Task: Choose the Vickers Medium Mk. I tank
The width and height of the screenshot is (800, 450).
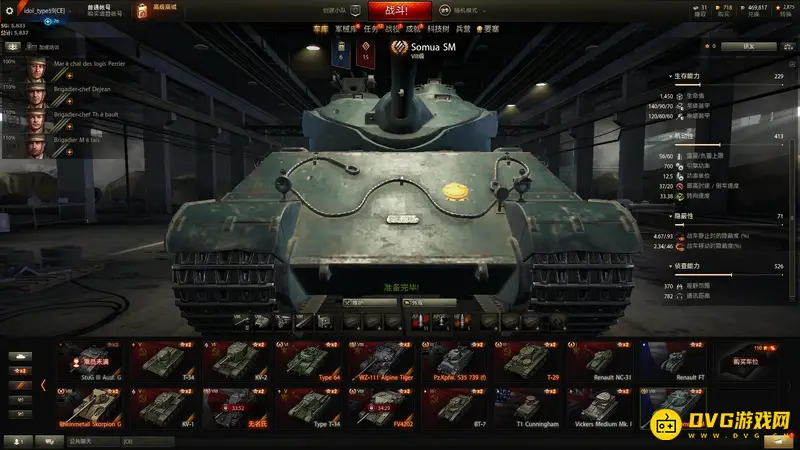Action: (x=599, y=408)
